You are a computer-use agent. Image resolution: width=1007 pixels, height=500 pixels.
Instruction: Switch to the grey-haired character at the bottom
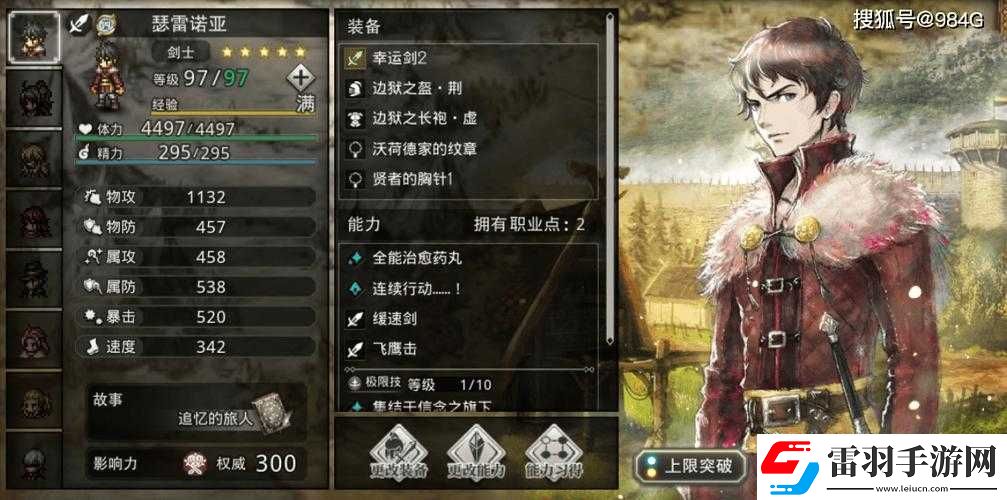point(33,465)
